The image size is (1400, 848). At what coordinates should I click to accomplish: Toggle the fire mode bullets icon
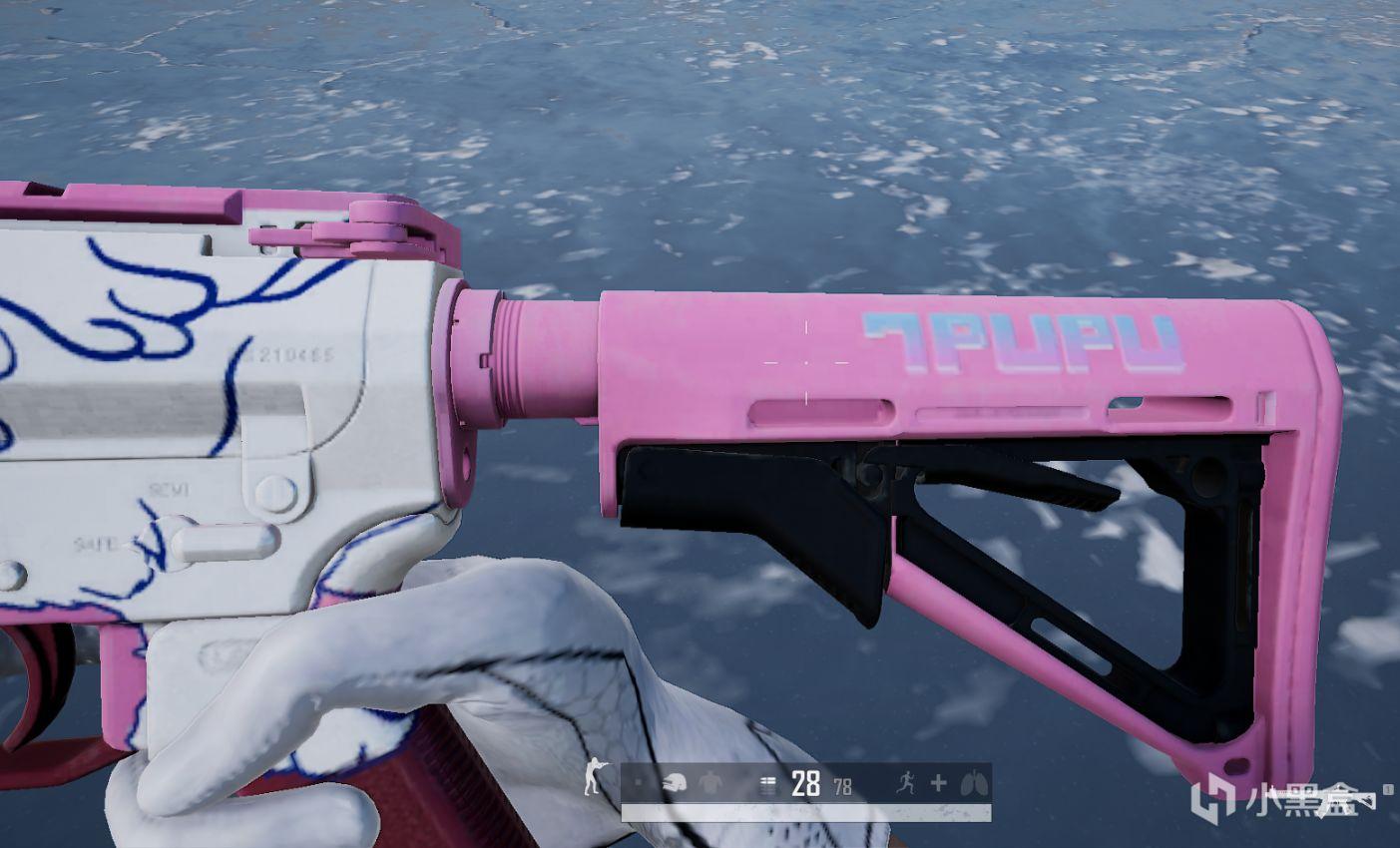[767, 785]
